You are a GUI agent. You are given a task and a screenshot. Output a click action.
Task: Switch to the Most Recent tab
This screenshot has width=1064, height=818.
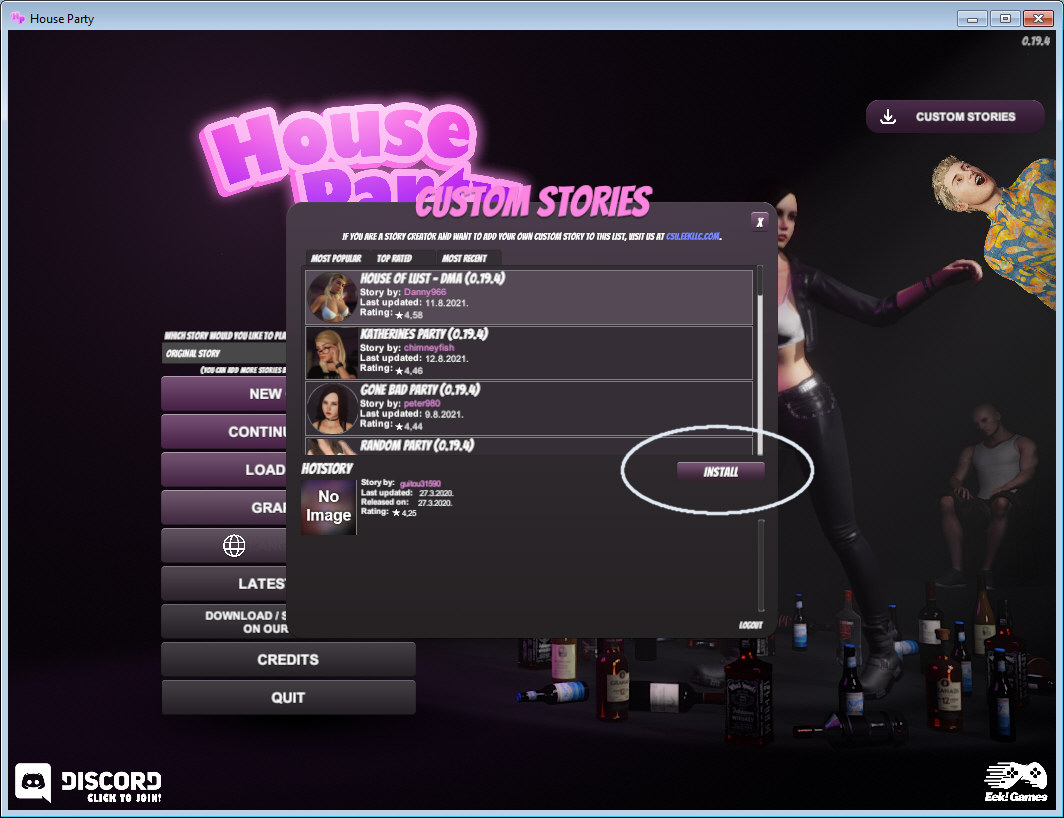464,258
